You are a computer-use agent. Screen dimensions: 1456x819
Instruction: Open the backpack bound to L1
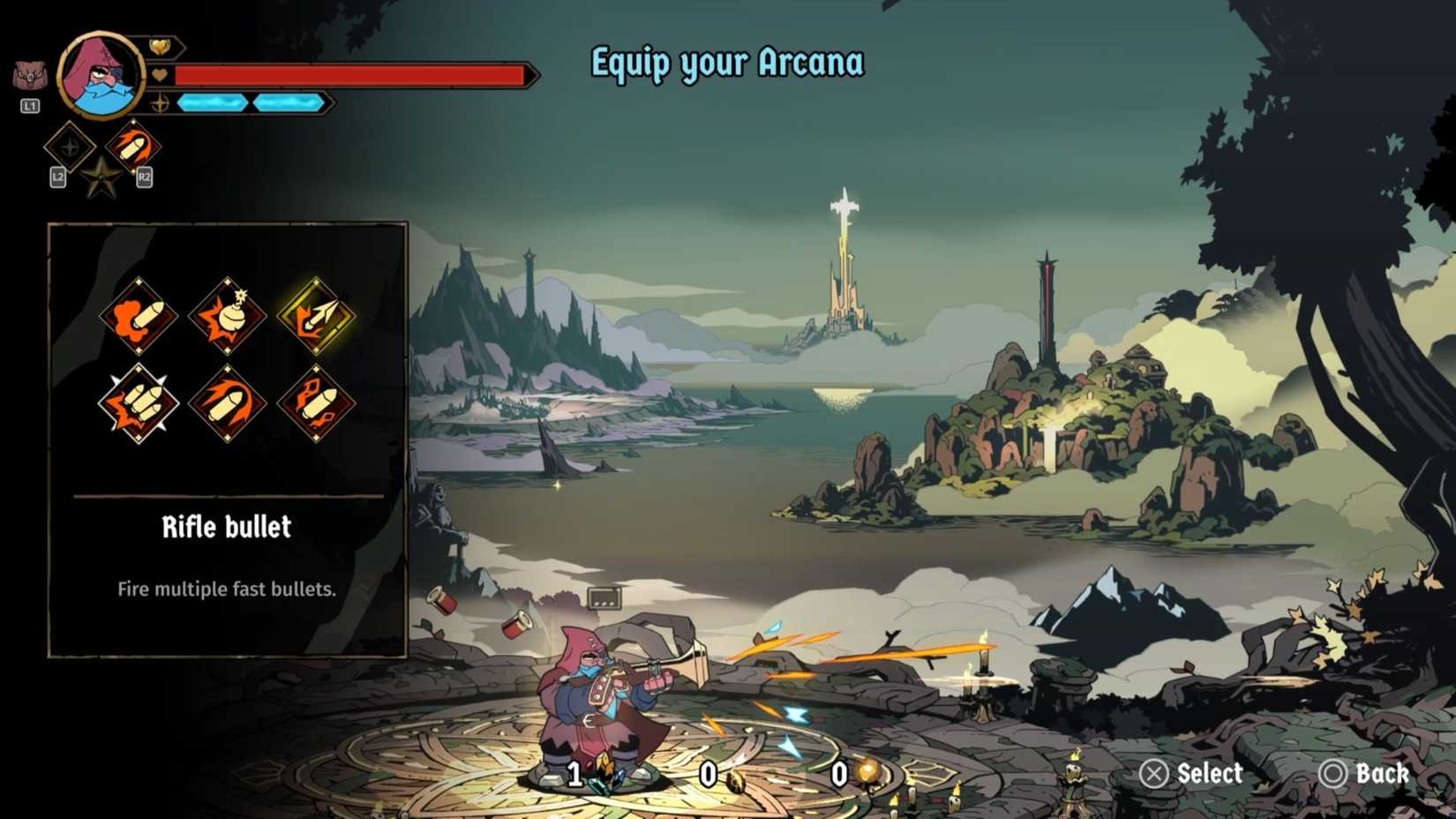(30, 75)
